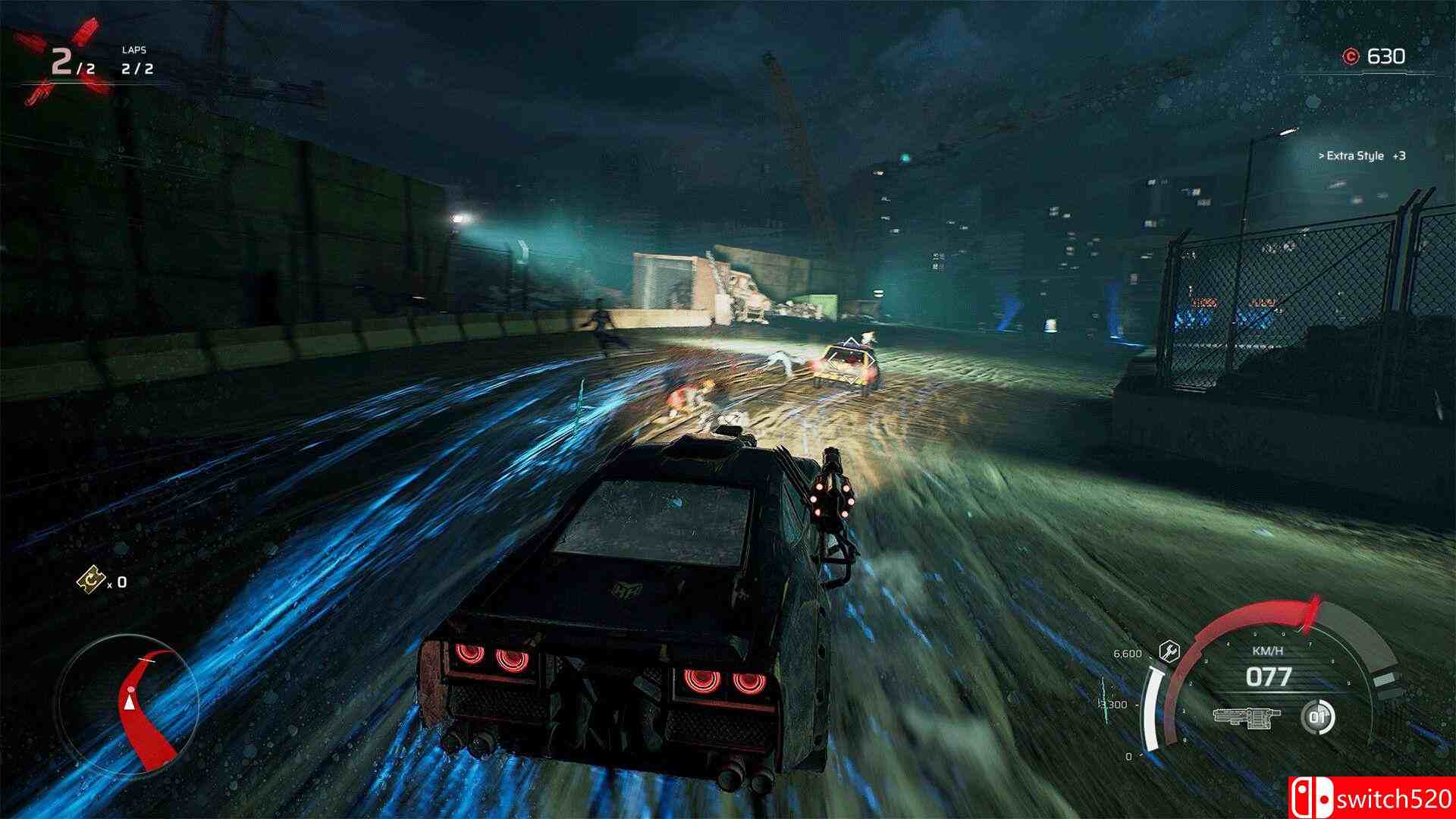Click the gear indicator showing 01
This screenshot has height=819, width=1456.
(x=1319, y=718)
